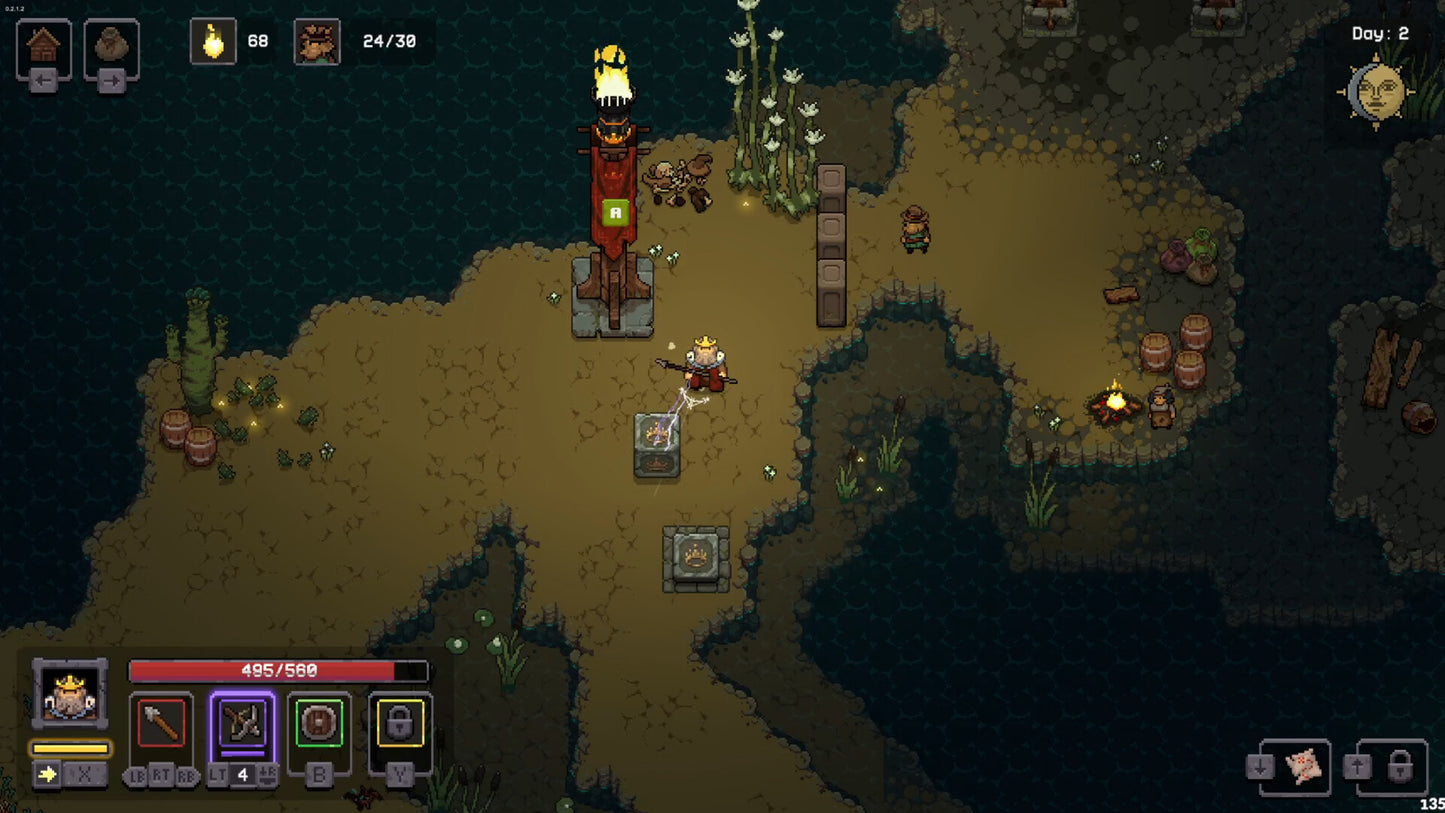This screenshot has height=813, width=1445.
Task: Click the cabin icon in top-left
Action: point(41,43)
